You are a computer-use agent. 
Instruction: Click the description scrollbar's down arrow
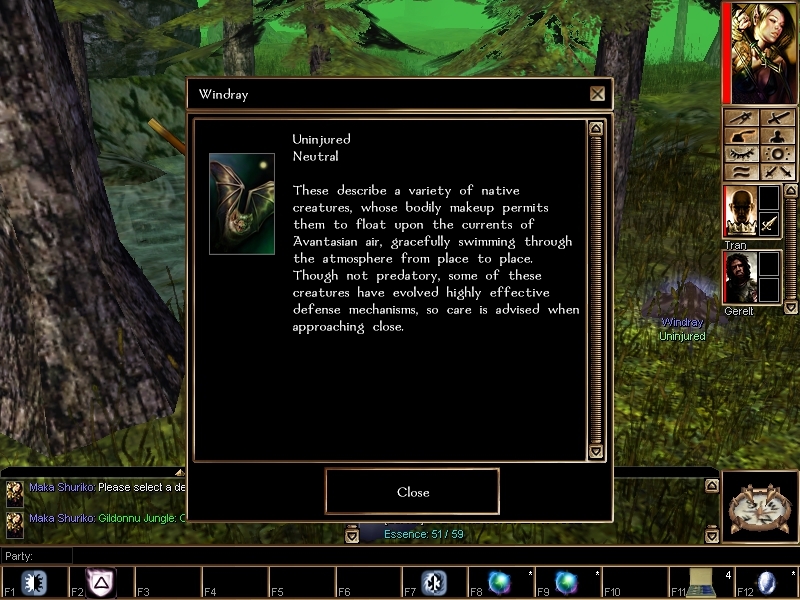(596, 452)
